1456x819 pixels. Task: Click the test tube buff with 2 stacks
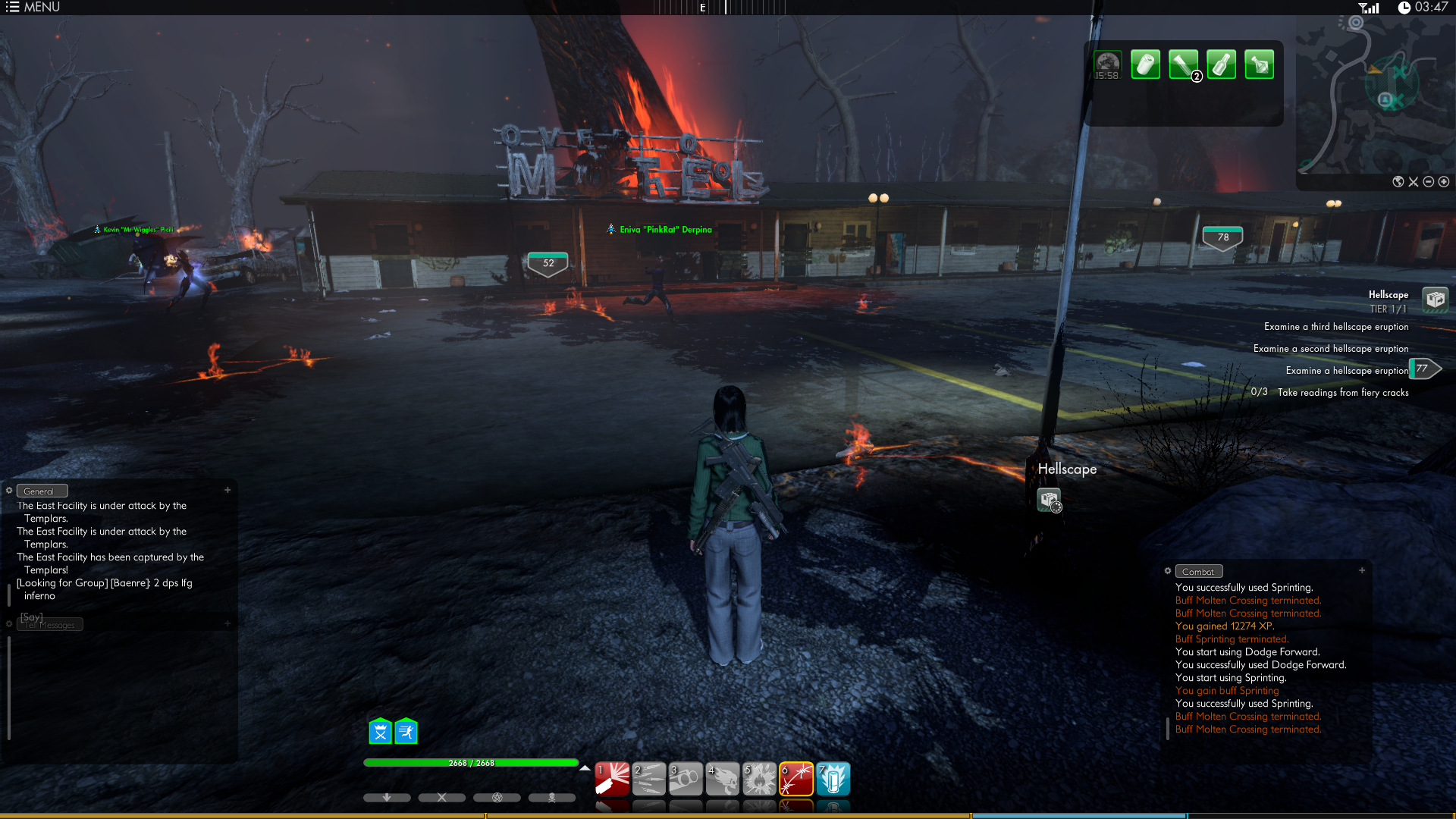1183,65
